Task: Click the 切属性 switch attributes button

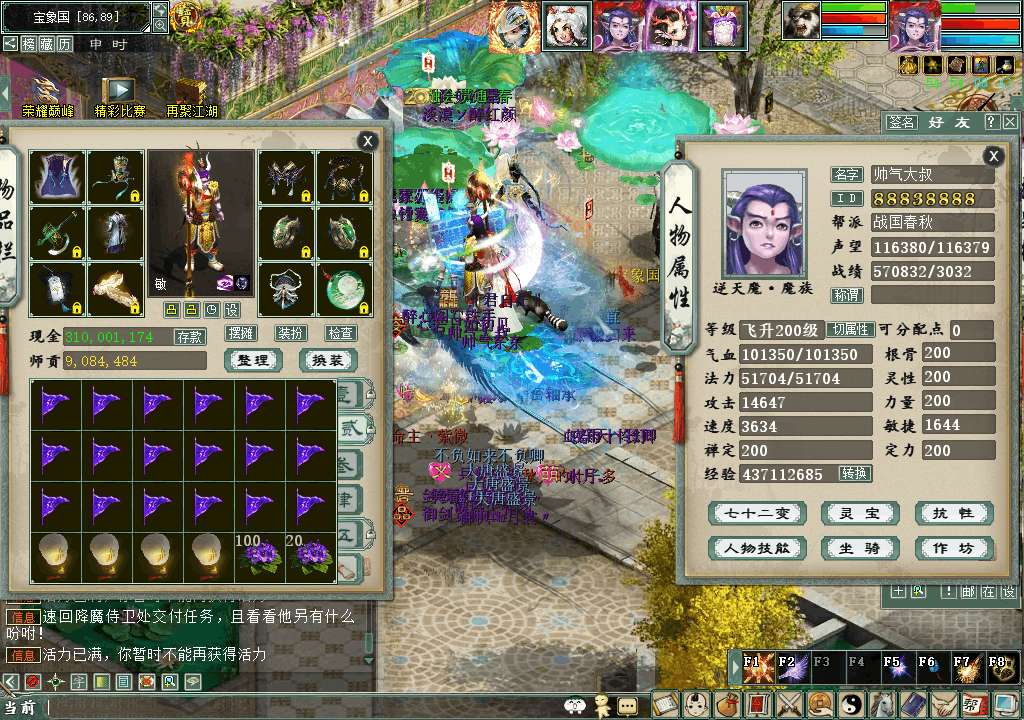Action: (x=851, y=330)
